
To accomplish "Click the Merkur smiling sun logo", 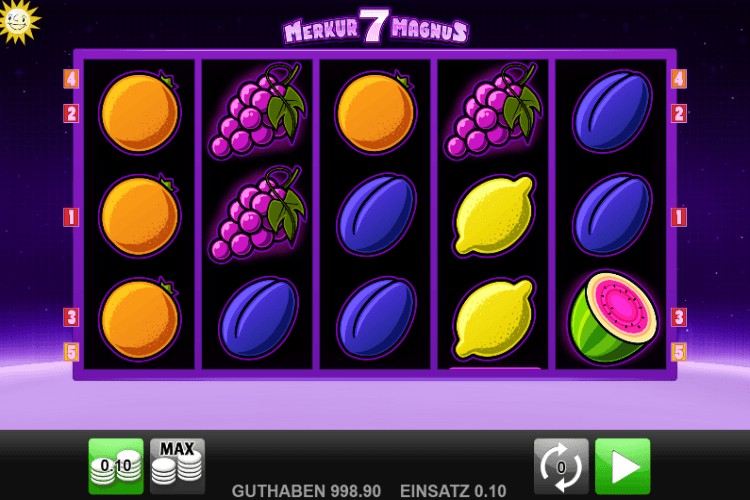I will pyautogui.click(x=17, y=19).
